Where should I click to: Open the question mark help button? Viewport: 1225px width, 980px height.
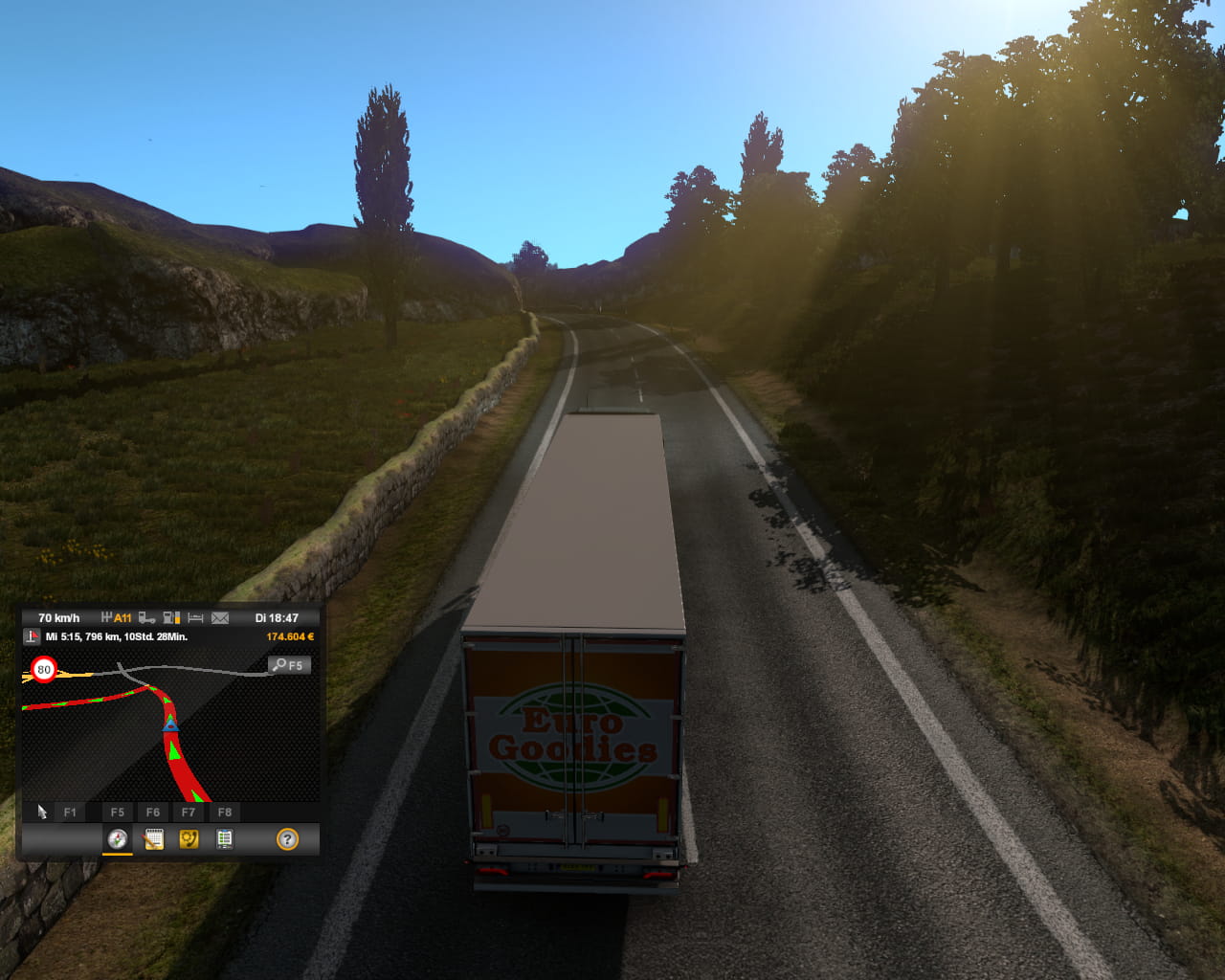click(x=287, y=839)
